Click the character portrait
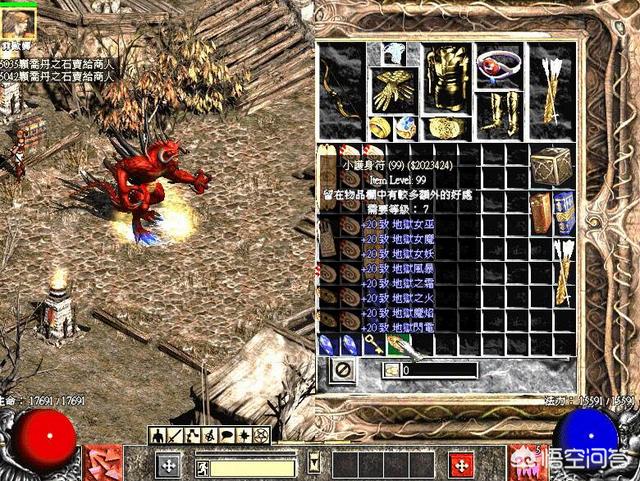640x481 pixels. click(x=19, y=18)
